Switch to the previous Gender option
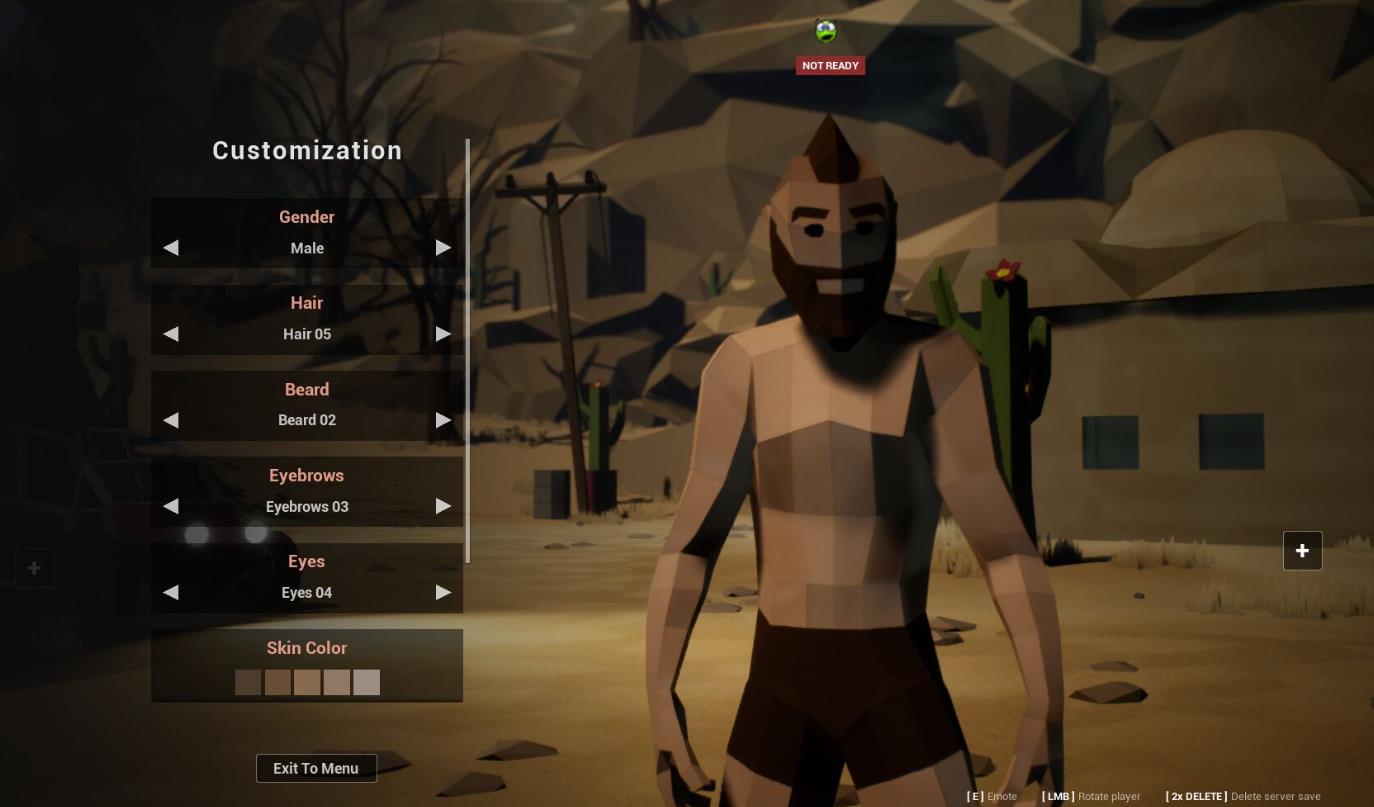1374x807 pixels. click(171, 248)
